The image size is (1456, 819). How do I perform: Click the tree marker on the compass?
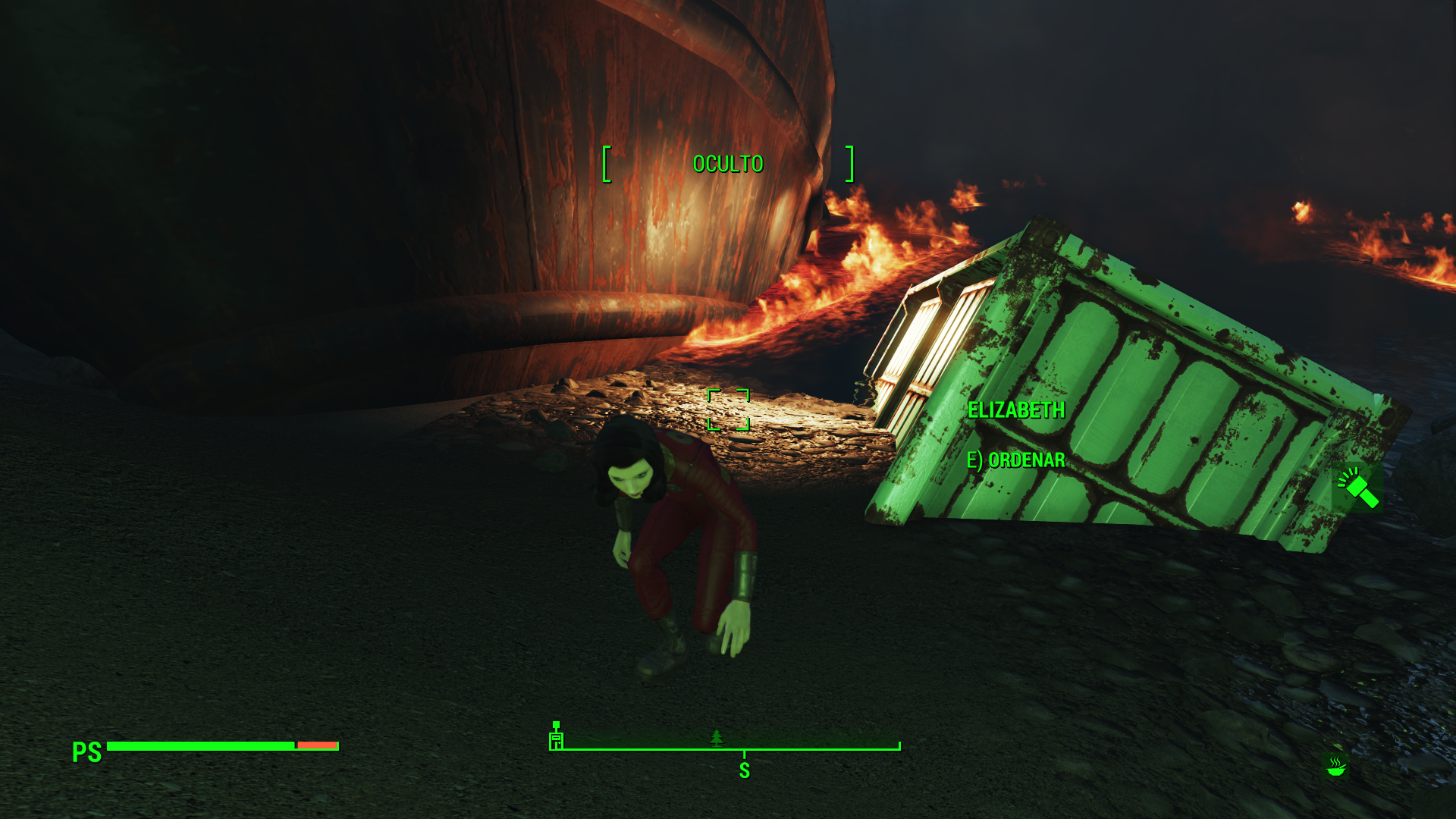tap(717, 737)
